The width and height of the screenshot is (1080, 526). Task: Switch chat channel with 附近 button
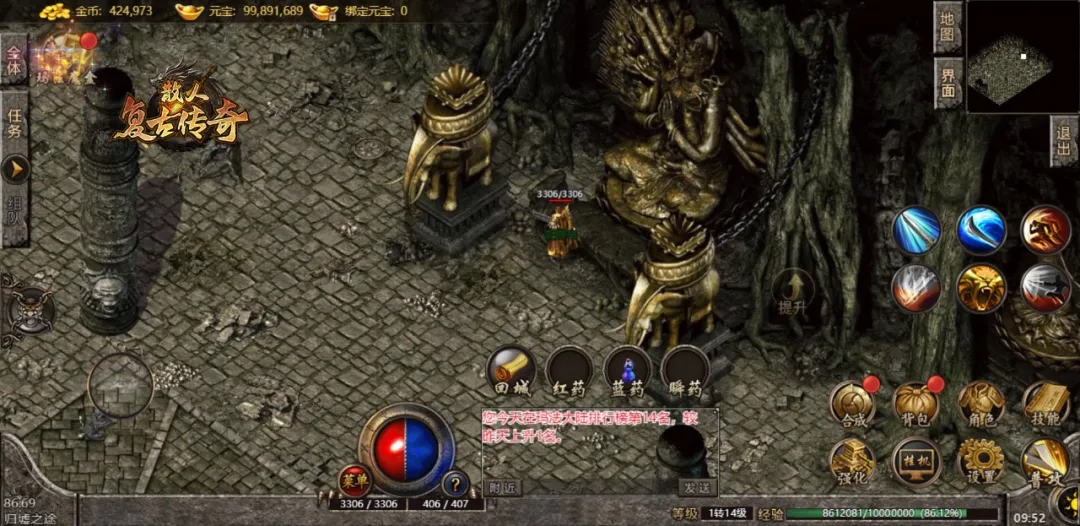tap(503, 487)
